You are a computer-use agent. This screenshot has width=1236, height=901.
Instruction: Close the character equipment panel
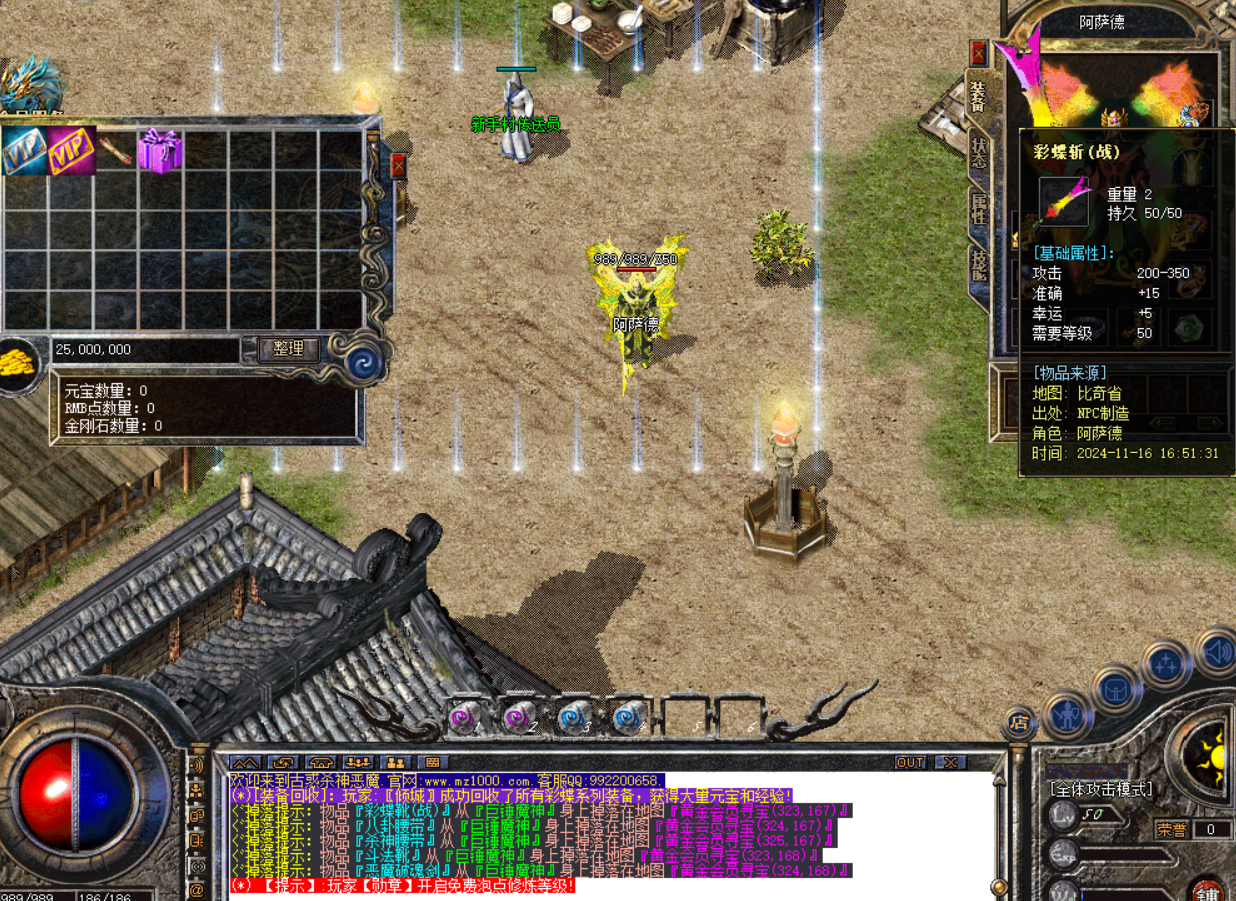[x=978, y=53]
